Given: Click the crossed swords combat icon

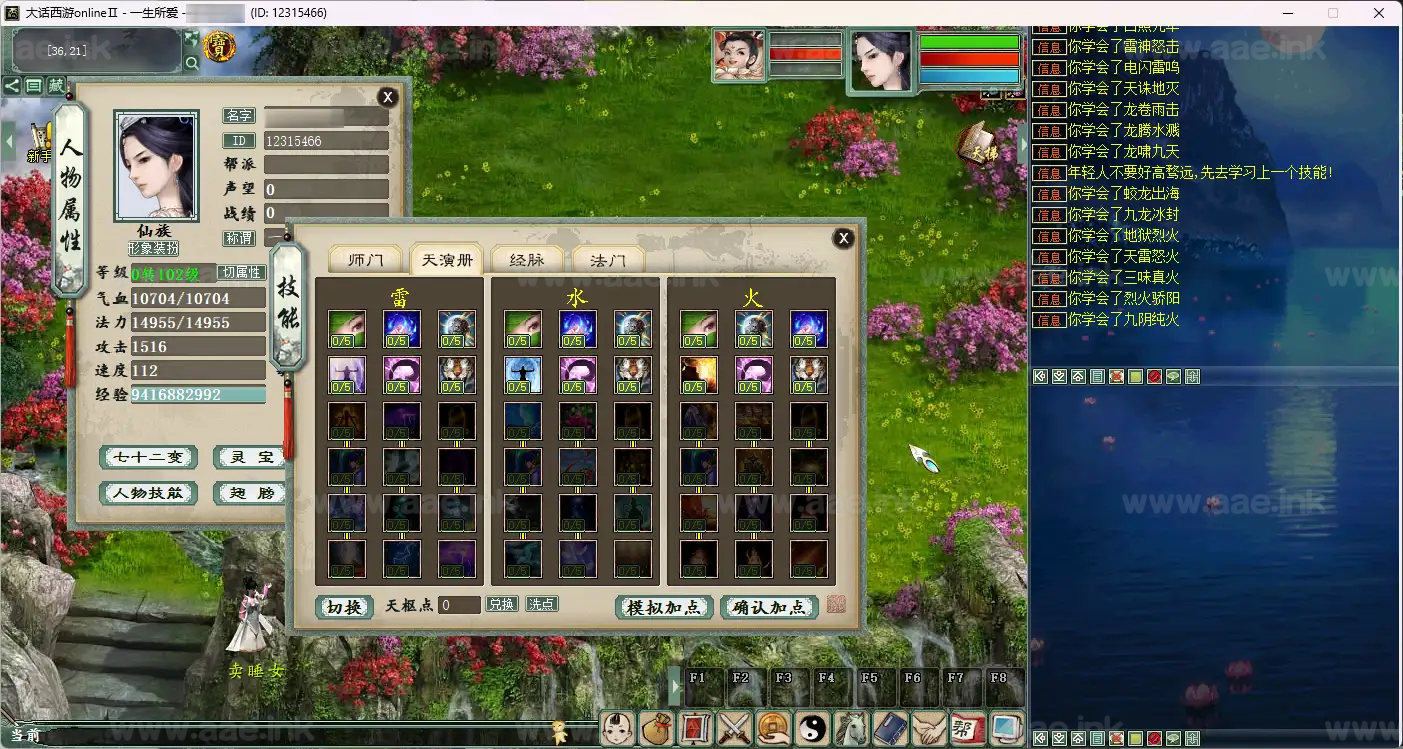Looking at the screenshot, I should point(735,728).
